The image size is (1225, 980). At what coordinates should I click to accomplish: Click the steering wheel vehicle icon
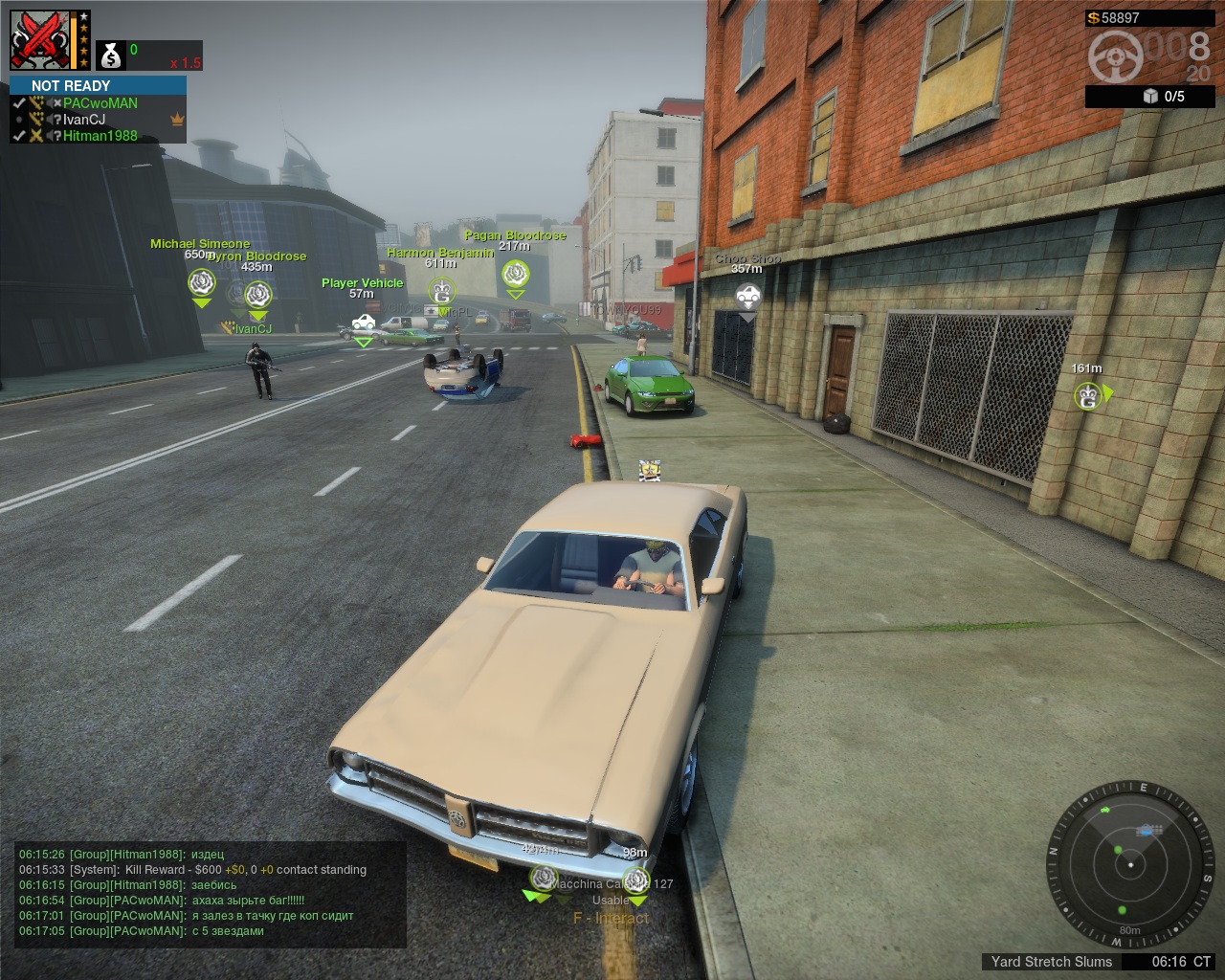point(1115,57)
